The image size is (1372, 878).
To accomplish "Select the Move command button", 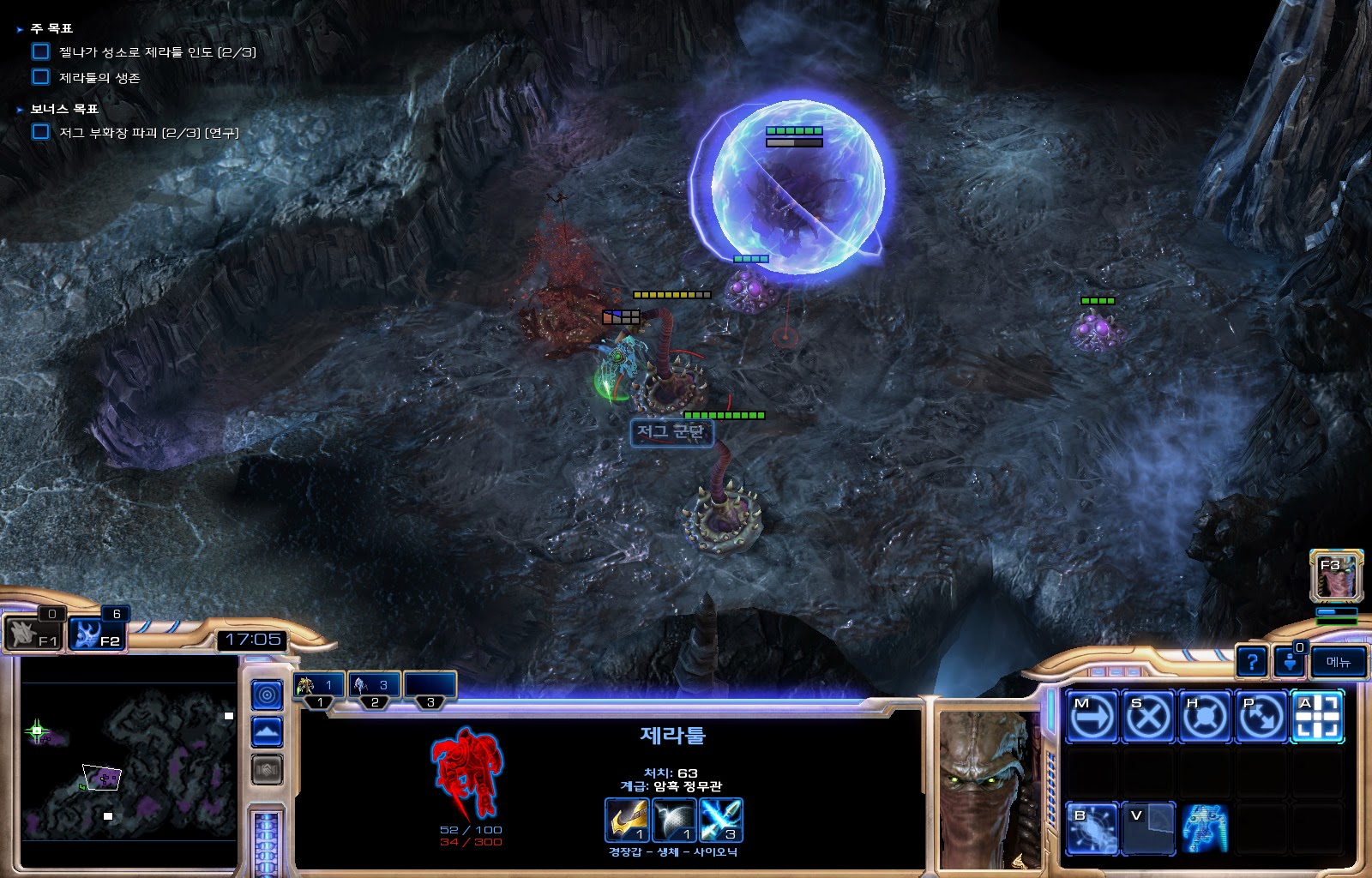I will pos(1092,716).
